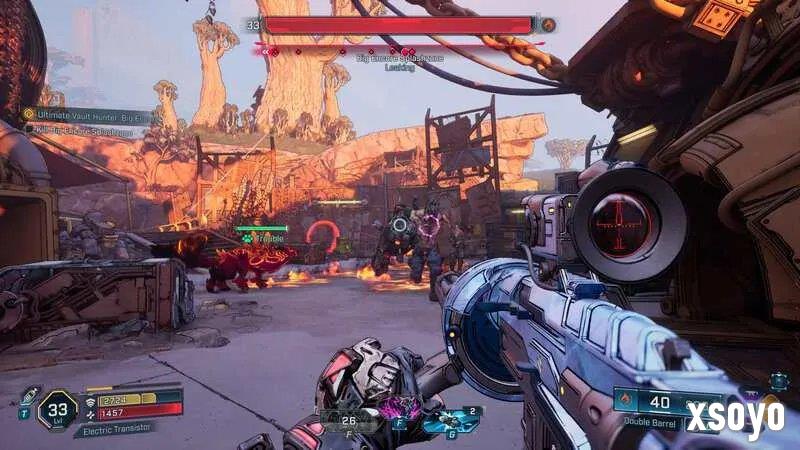Select the Kill Big Encore objective line
800x450 pixels.
[x=90, y=132]
